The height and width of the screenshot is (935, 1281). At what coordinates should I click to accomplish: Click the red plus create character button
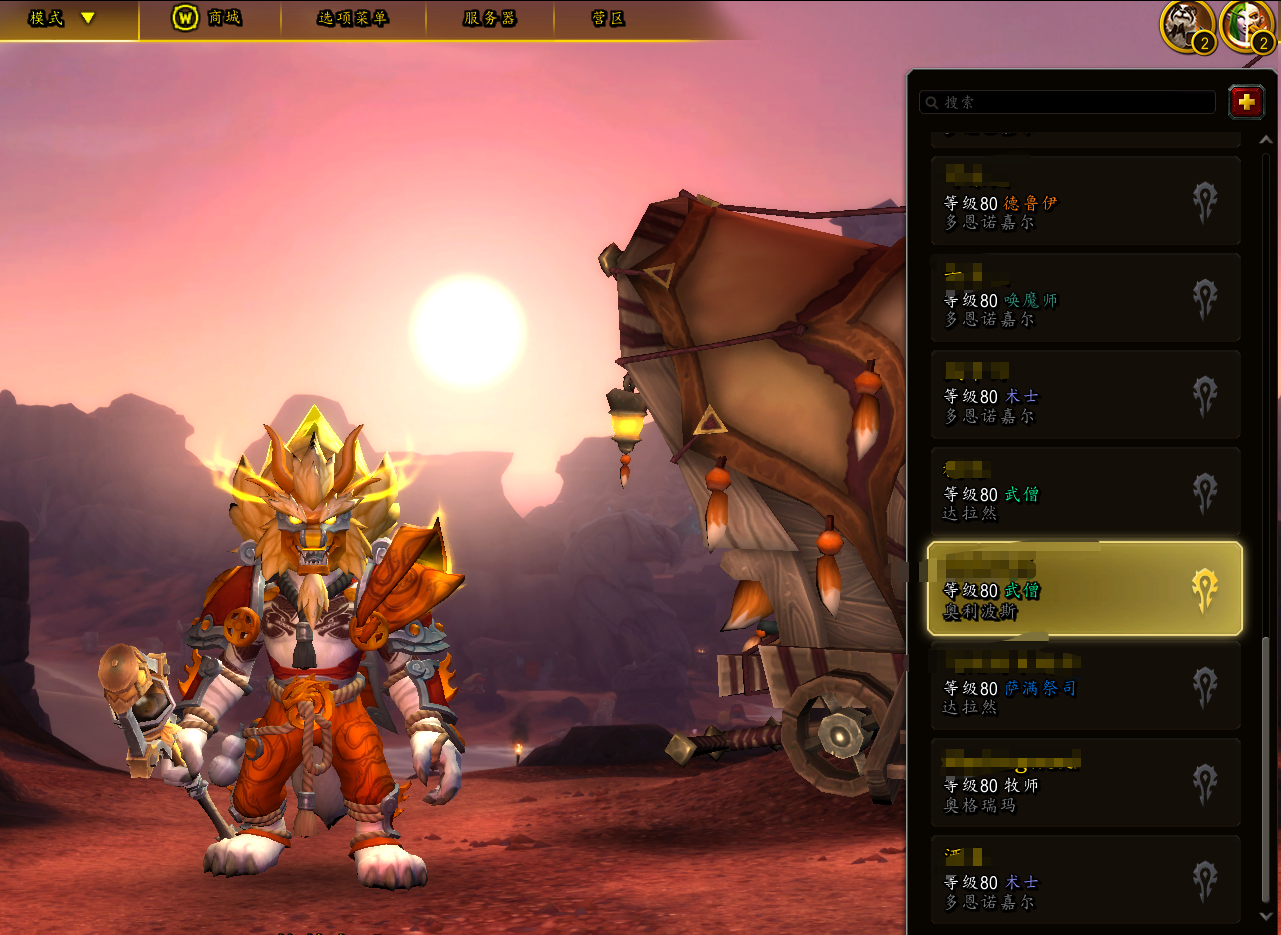click(x=1246, y=102)
